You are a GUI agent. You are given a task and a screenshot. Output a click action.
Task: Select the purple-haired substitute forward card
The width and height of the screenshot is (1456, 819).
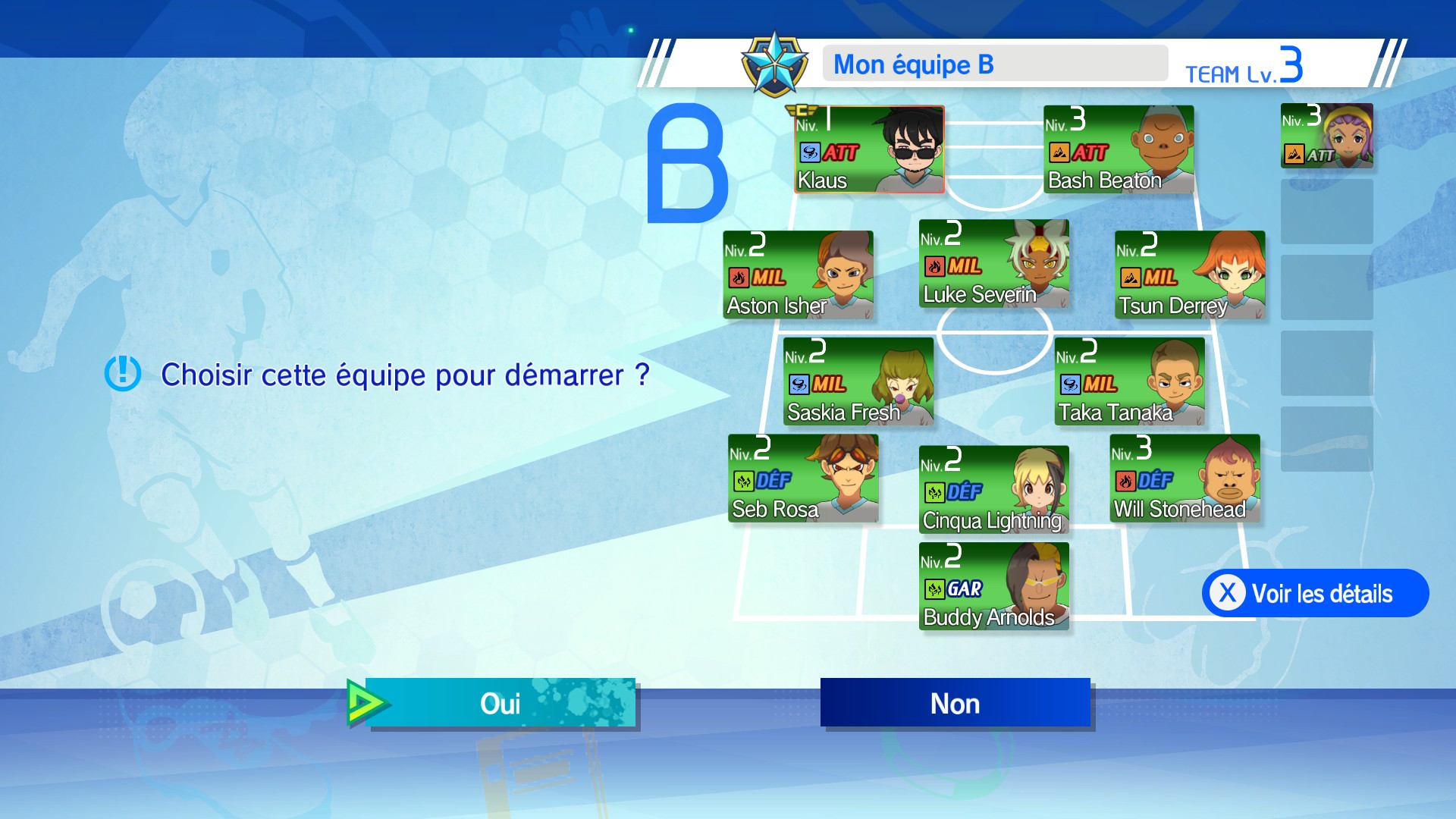(1326, 136)
